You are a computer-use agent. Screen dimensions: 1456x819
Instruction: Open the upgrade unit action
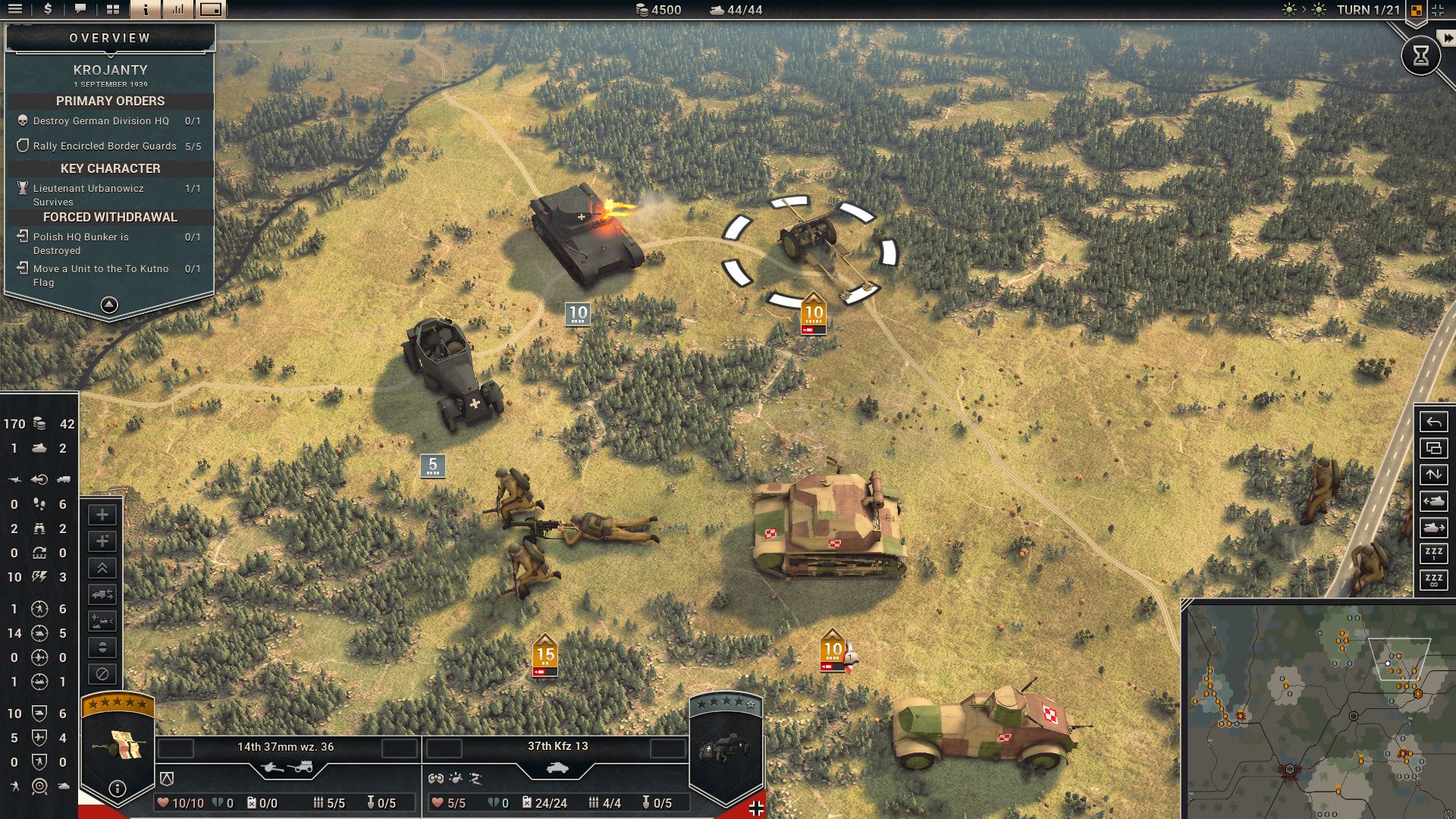102,569
